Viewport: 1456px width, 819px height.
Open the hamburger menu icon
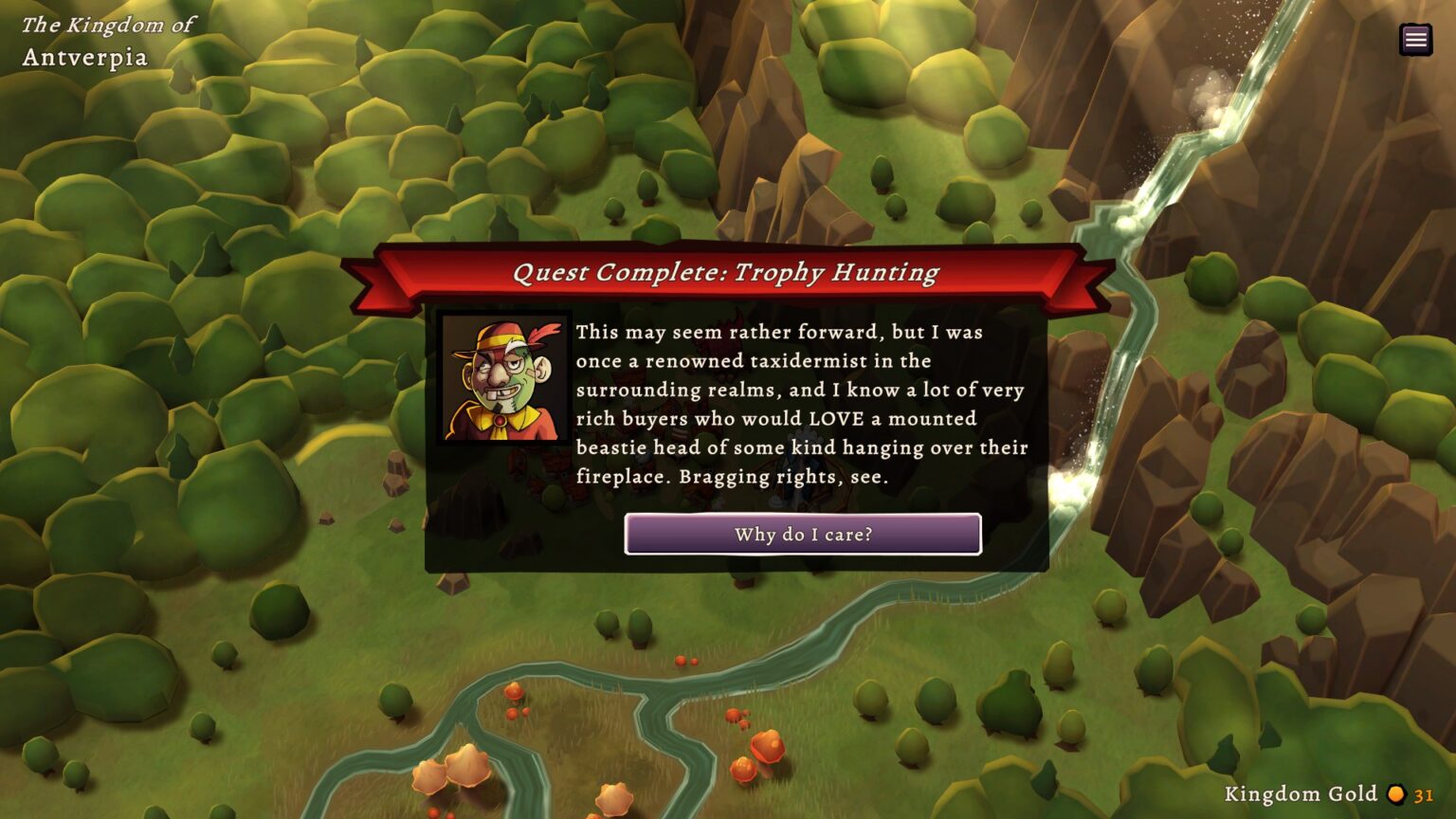(x=1415, y=39)
